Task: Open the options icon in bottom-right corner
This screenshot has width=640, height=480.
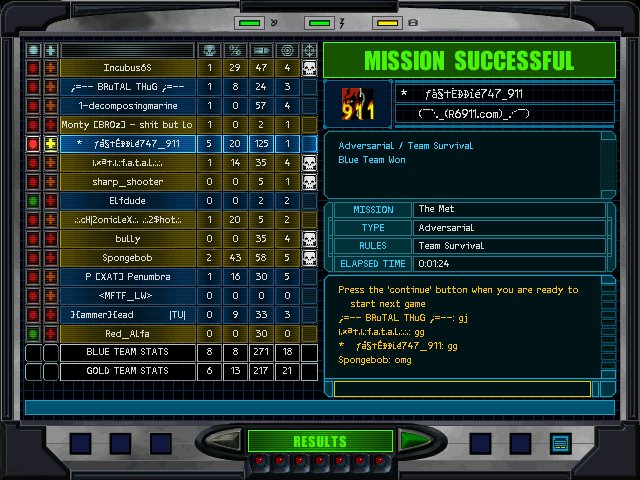Action: coord(560,442)
